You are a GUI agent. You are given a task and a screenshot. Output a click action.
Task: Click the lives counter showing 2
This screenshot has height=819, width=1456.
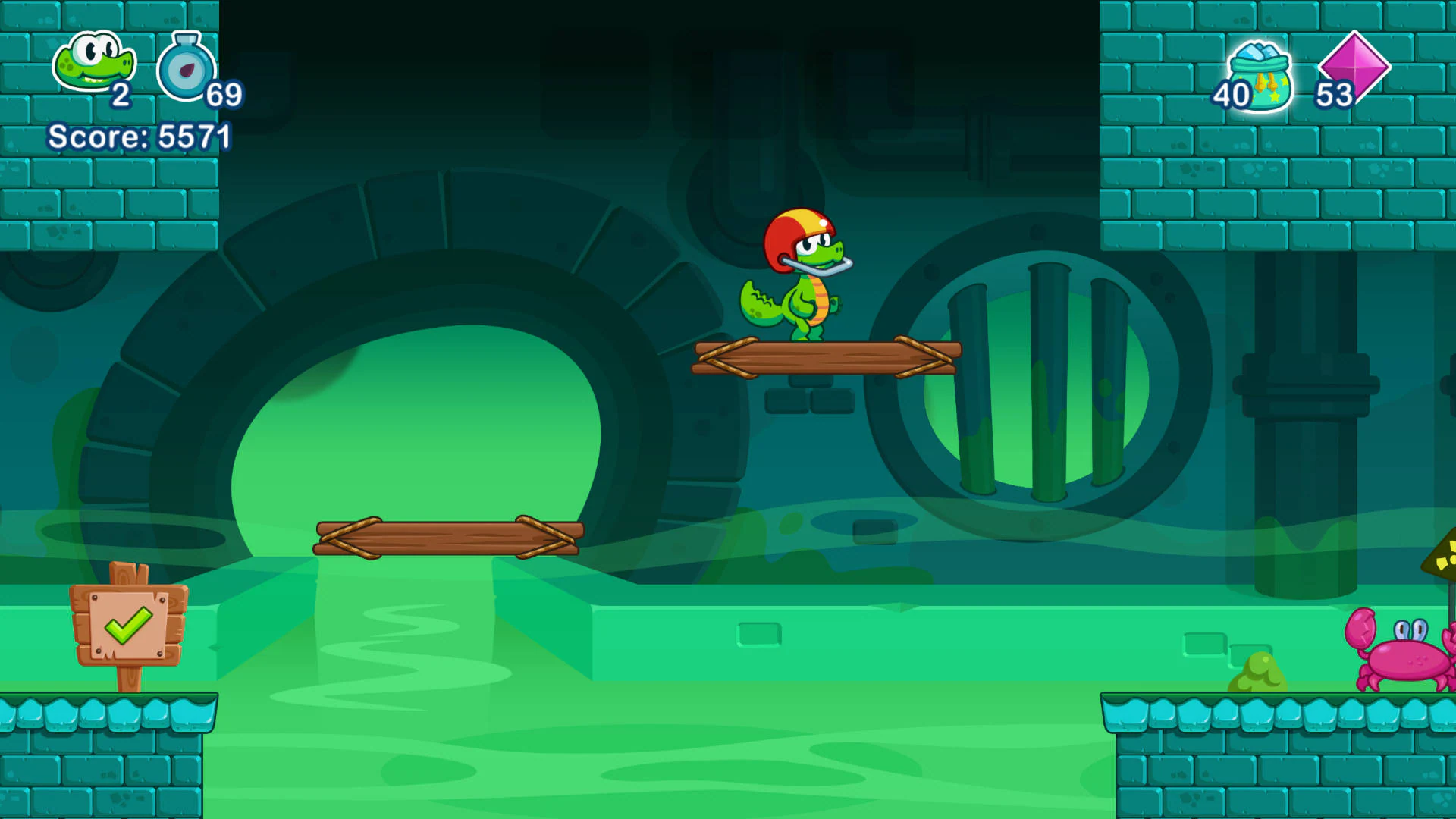(x=121, y=96)
